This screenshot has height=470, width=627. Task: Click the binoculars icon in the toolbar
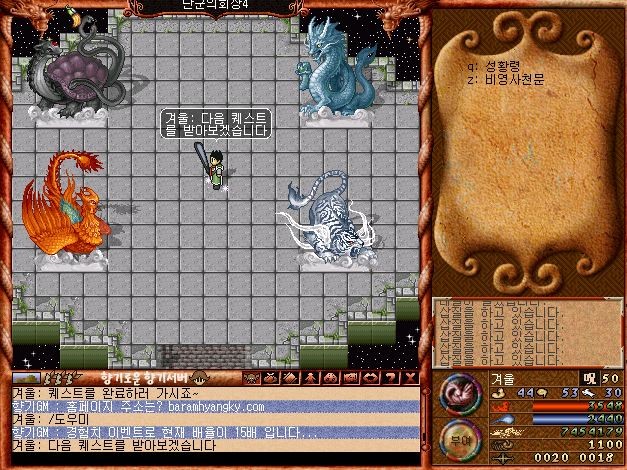coord(328,378)
